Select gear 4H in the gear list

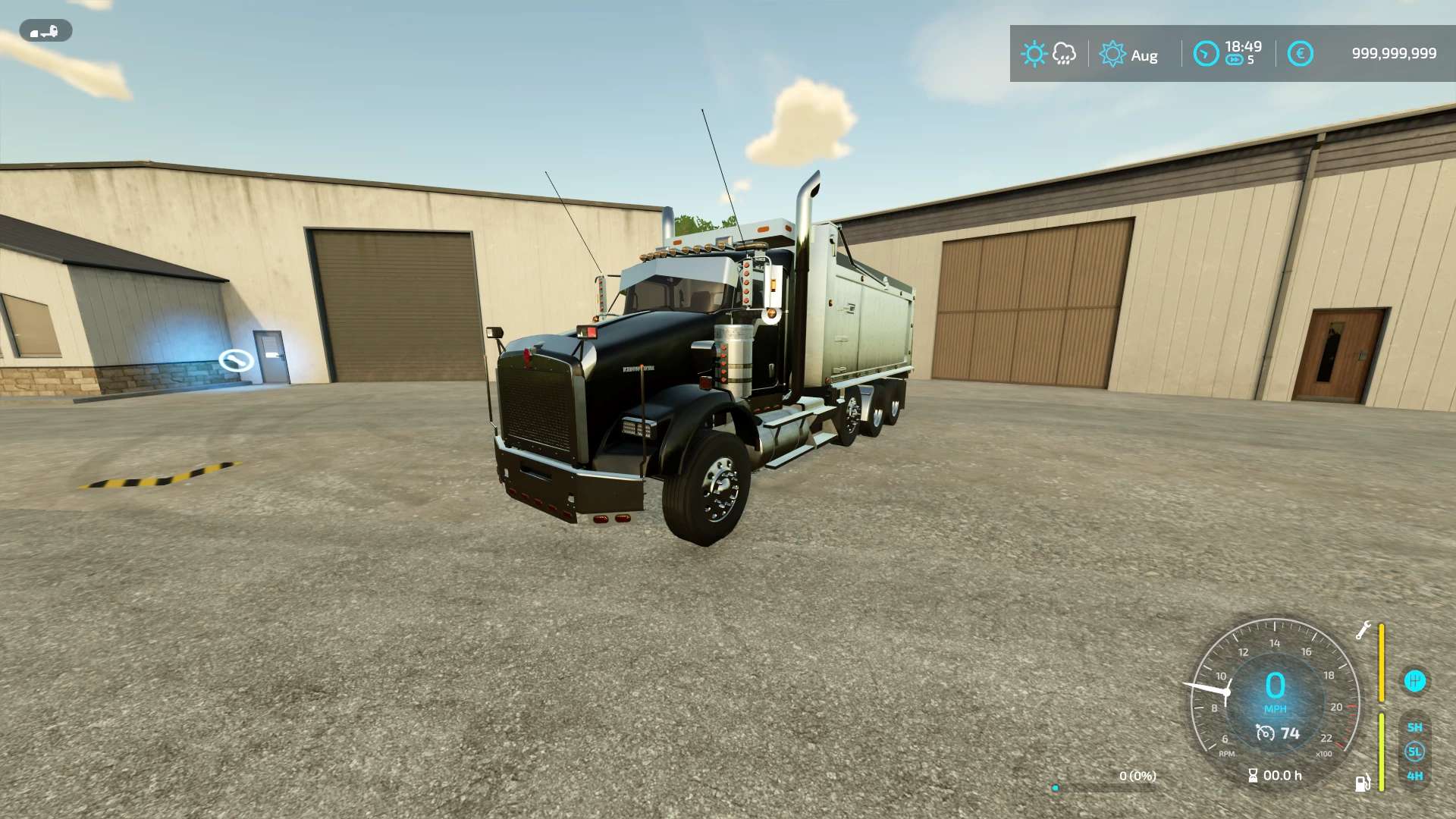[1414, 776]
